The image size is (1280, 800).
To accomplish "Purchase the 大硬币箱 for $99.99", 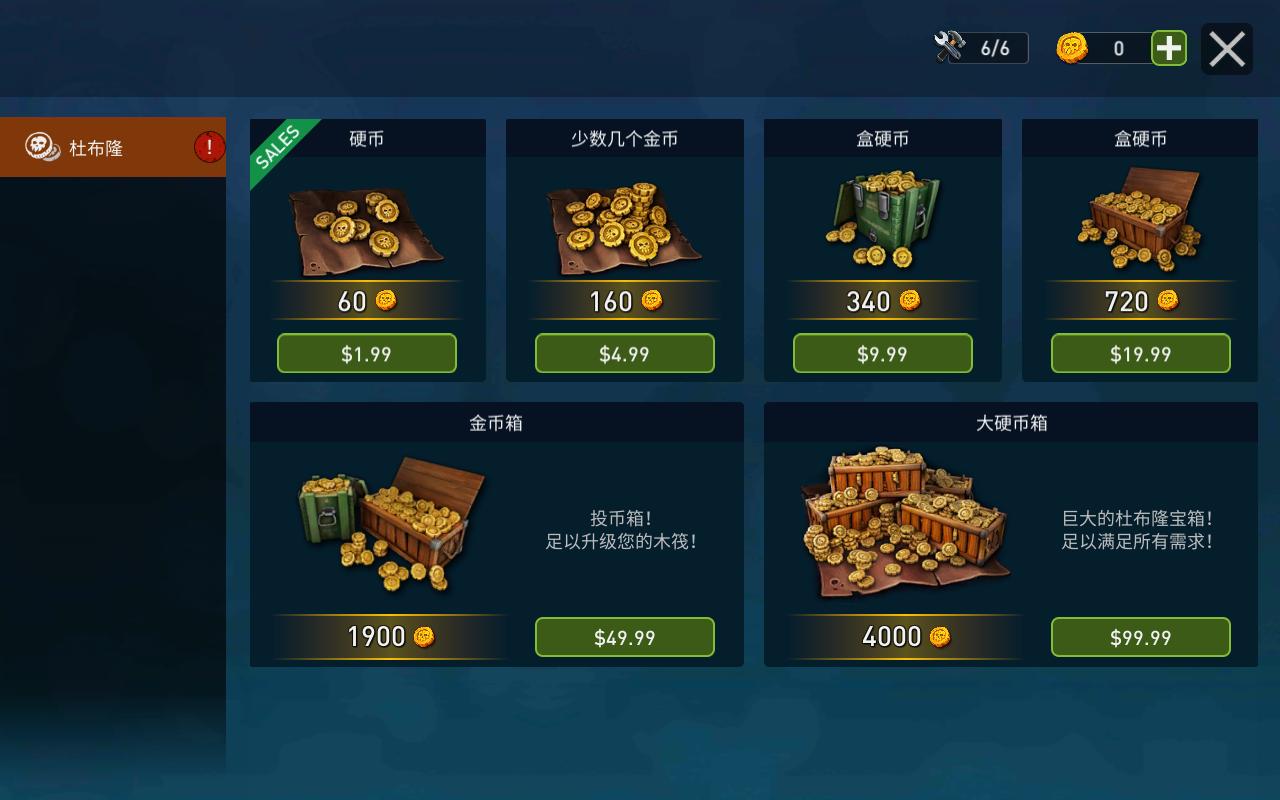I will [1141, 638].
